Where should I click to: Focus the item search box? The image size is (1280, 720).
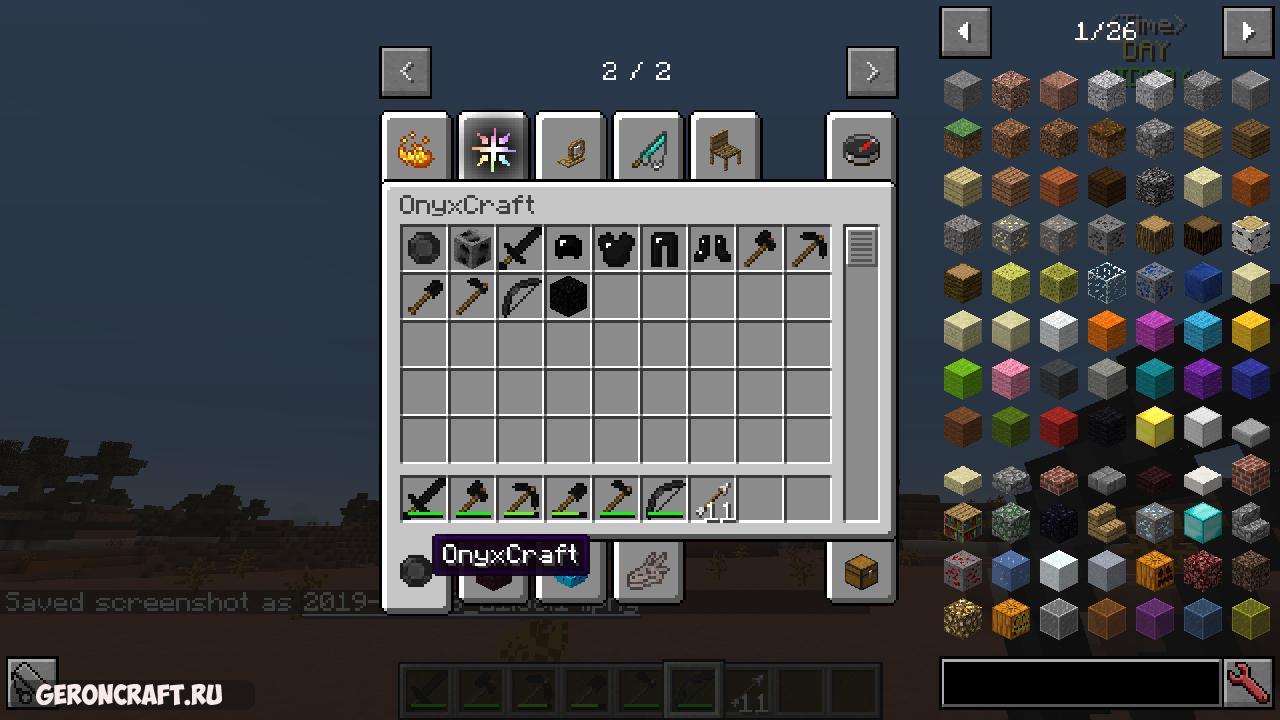point(1080,683)
